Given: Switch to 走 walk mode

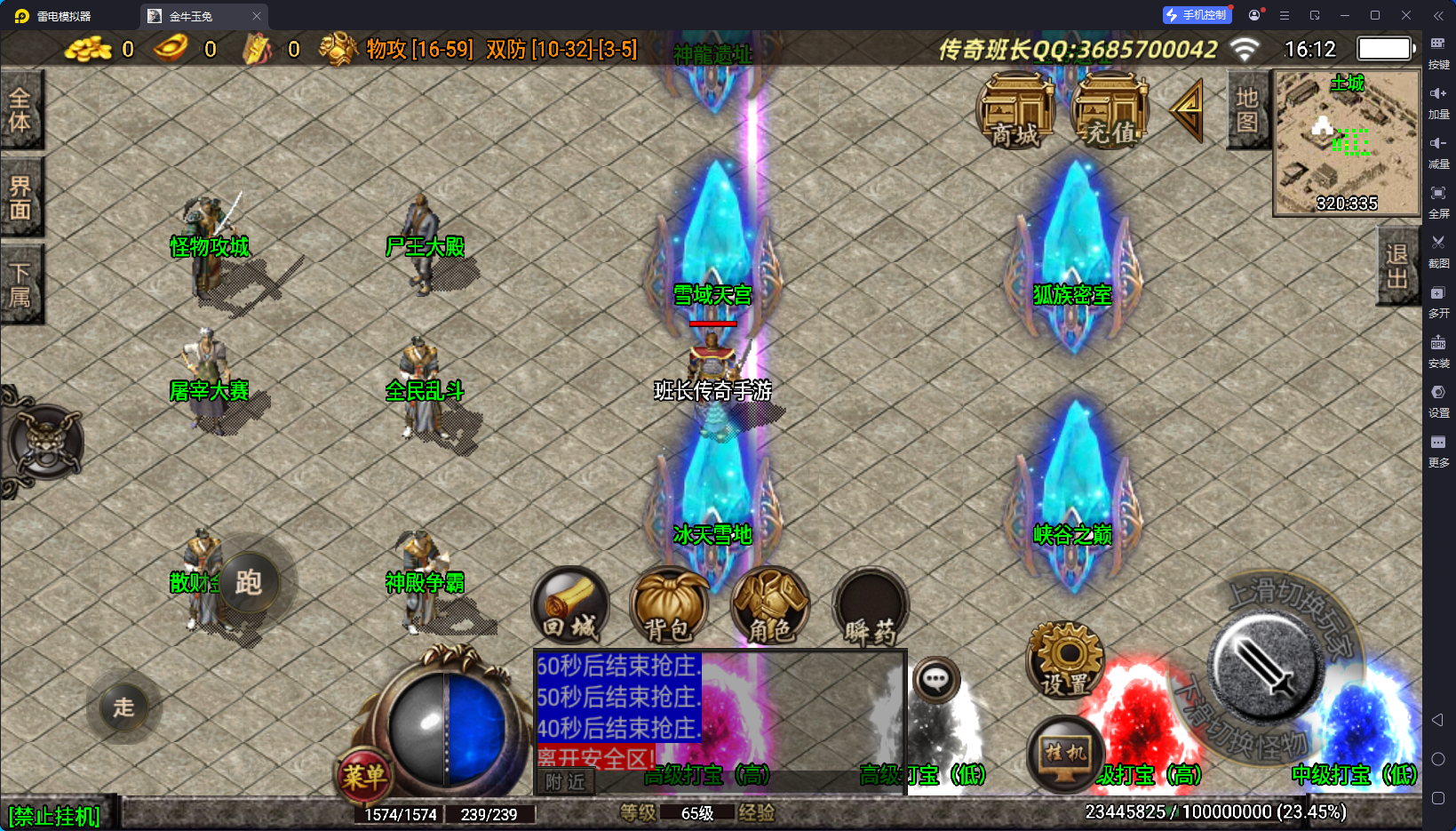Looking at the screenshot, I should tap(123, 707).
